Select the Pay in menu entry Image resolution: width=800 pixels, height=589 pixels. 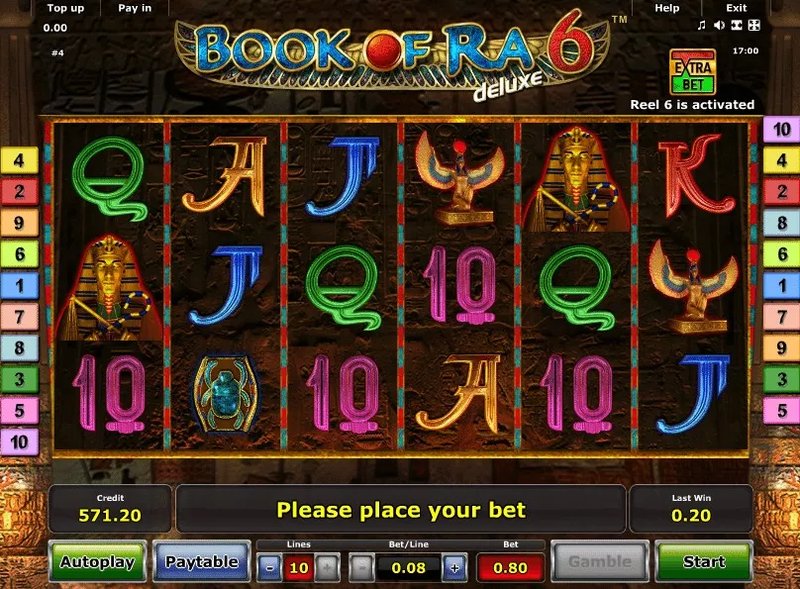coord(135,8)
